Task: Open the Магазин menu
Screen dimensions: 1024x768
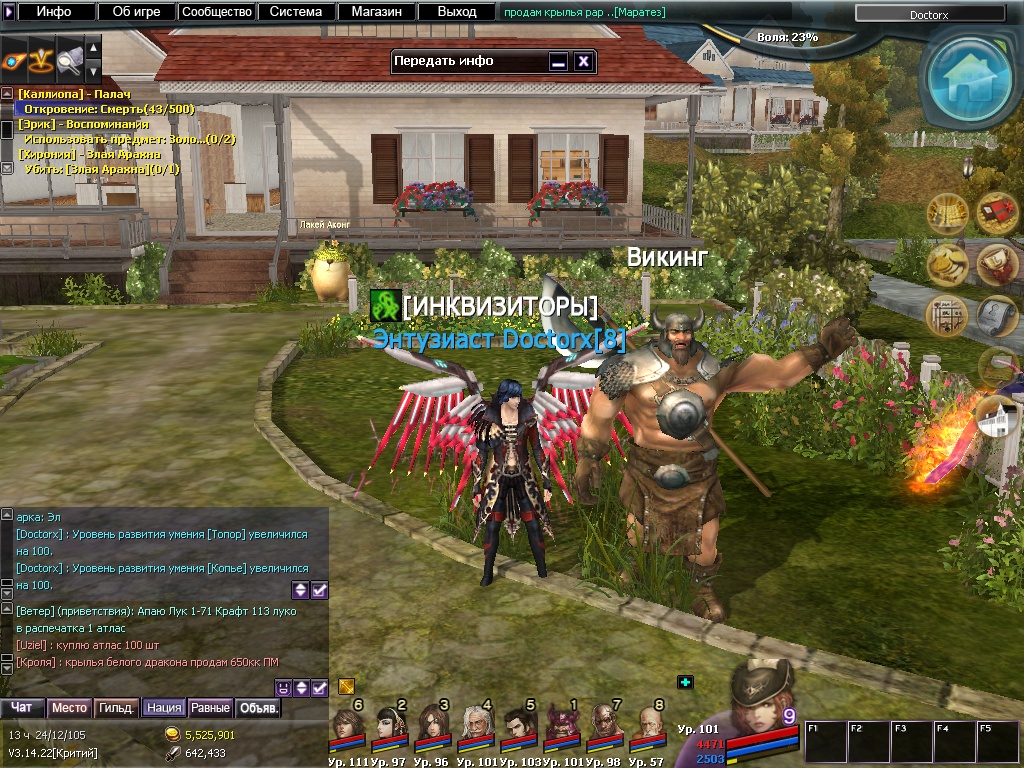Action: click(376, 12)
